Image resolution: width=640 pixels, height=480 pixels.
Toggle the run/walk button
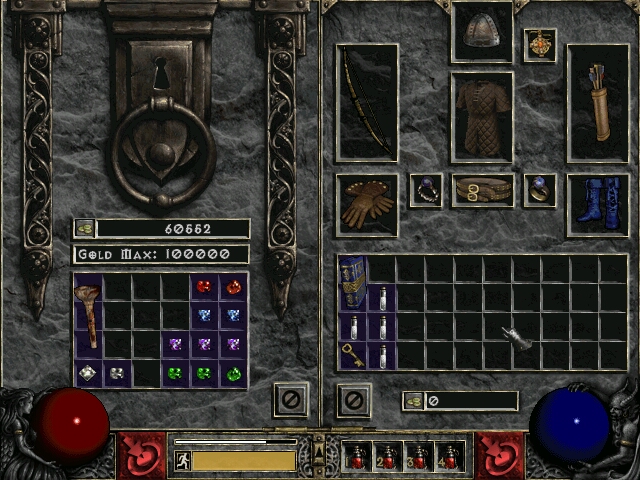182,460
